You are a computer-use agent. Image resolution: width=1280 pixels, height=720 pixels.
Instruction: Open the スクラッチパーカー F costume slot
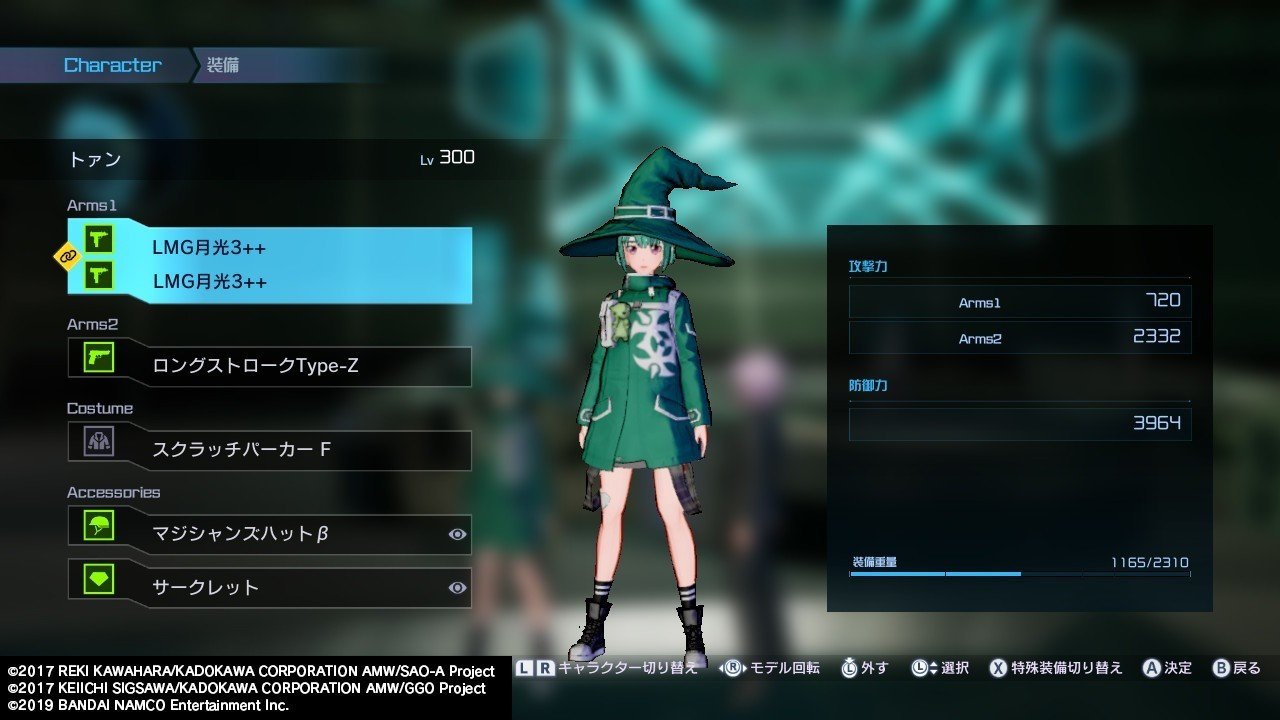(x=270, y=450)
